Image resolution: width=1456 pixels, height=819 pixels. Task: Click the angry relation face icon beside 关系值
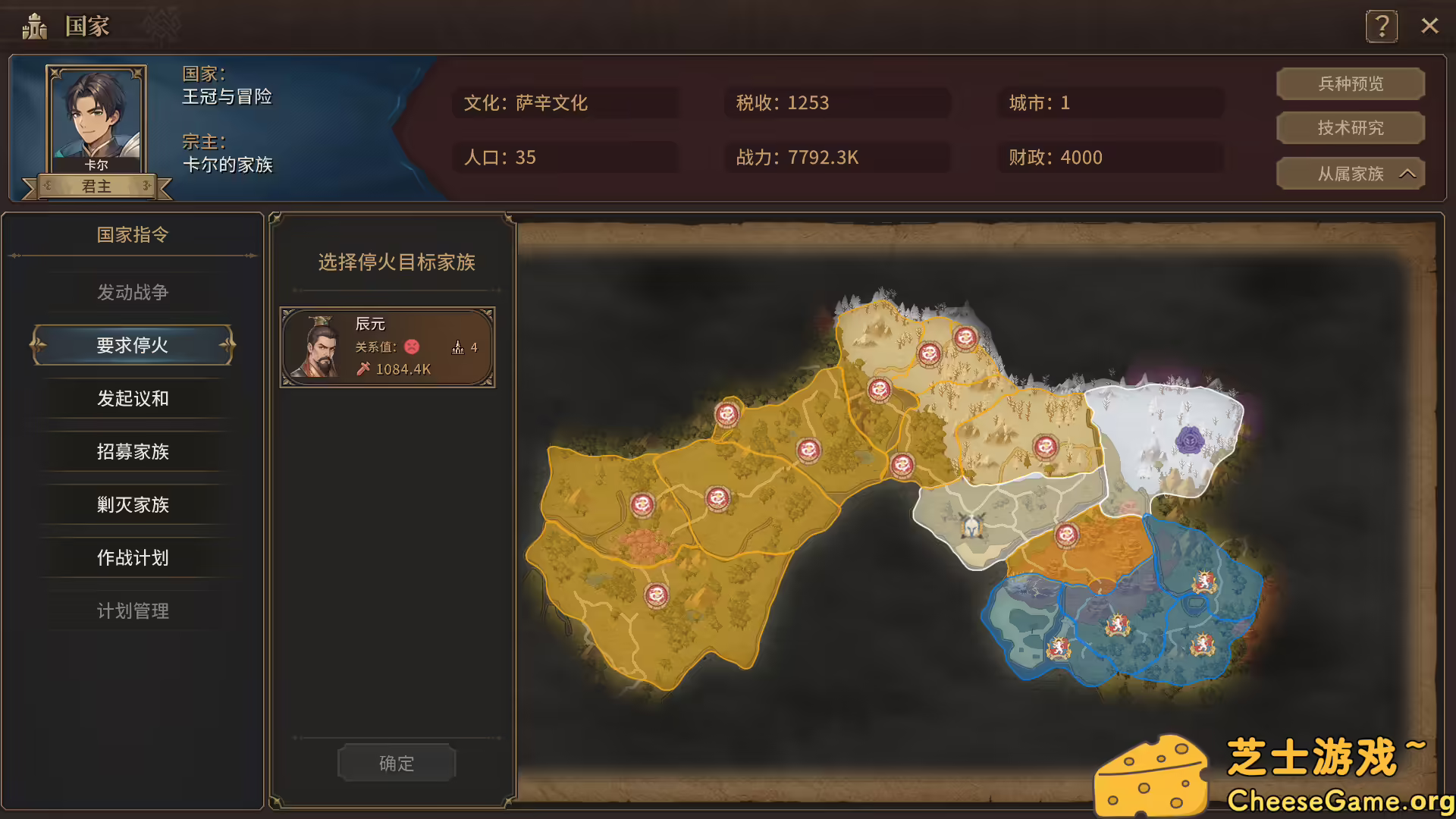(x=411, y=348)
